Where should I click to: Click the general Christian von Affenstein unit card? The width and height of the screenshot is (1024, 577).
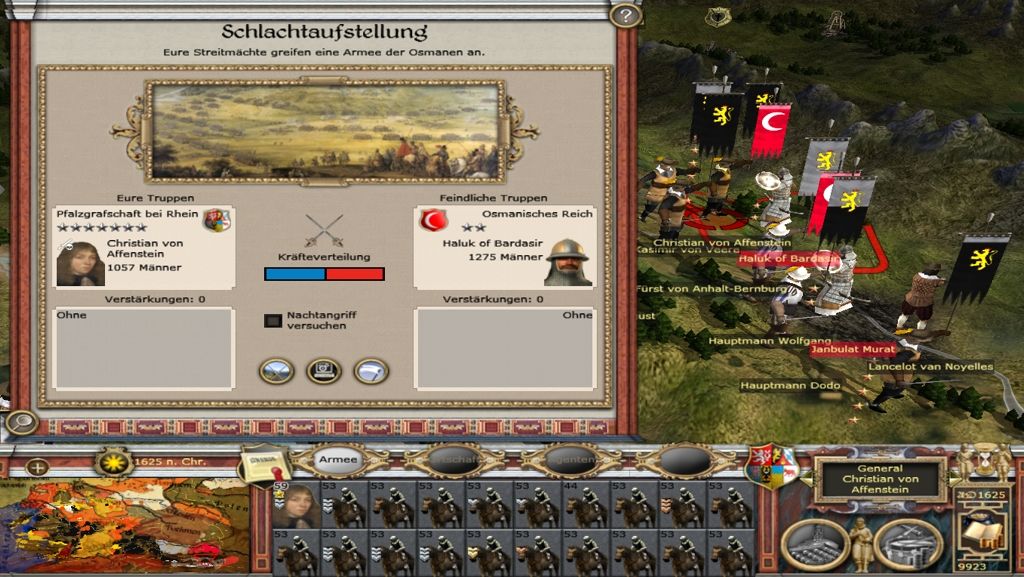click(x=296, y=504)
